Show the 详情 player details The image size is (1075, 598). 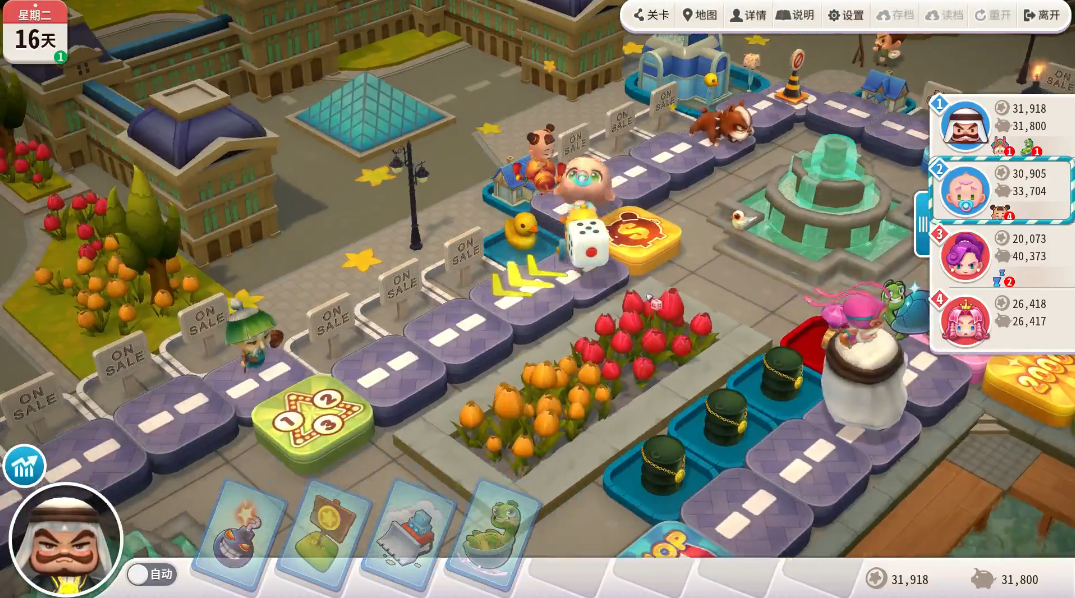[x=748, y=15]
